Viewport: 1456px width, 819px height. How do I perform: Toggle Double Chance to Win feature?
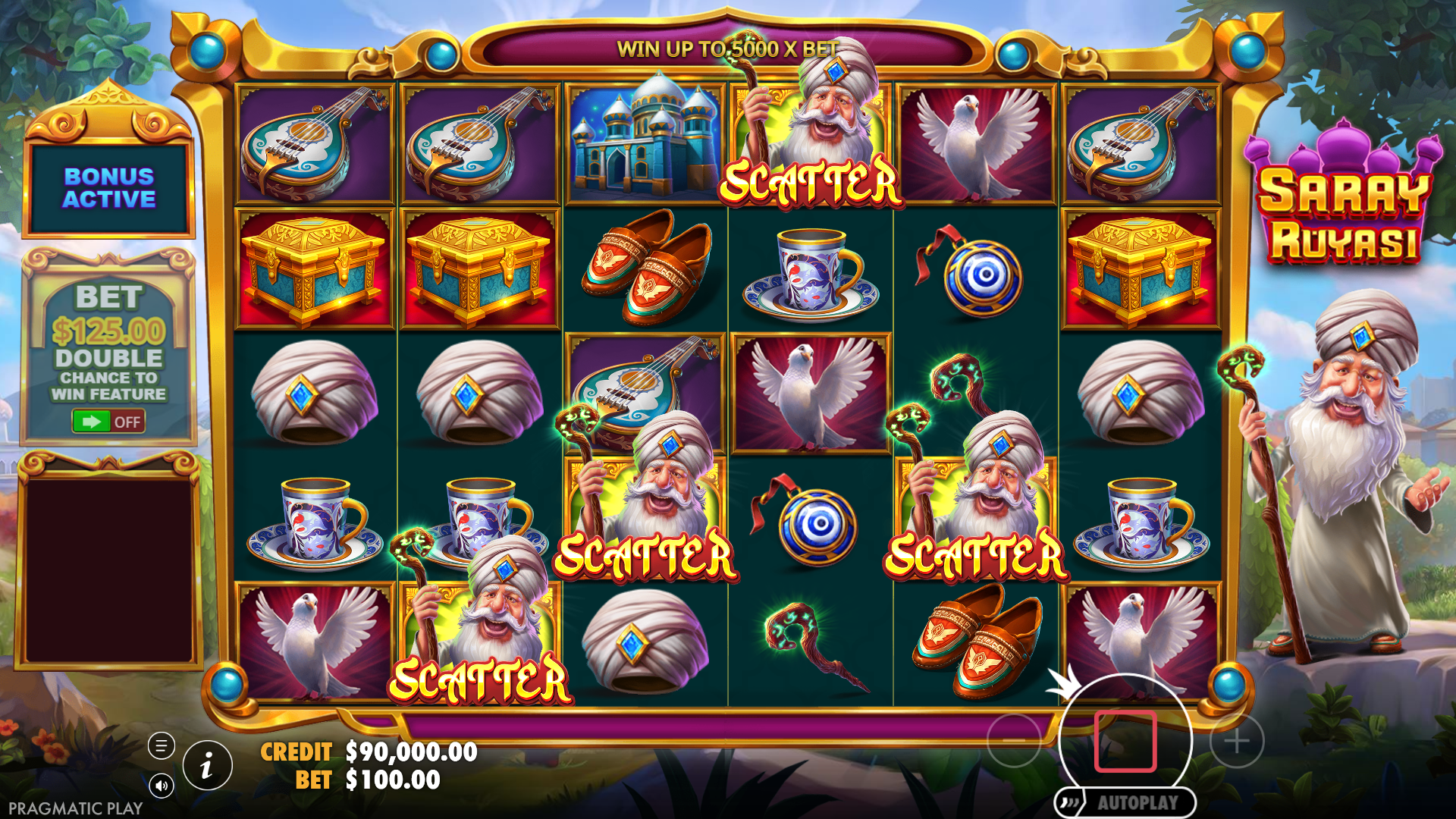point(108,421)
